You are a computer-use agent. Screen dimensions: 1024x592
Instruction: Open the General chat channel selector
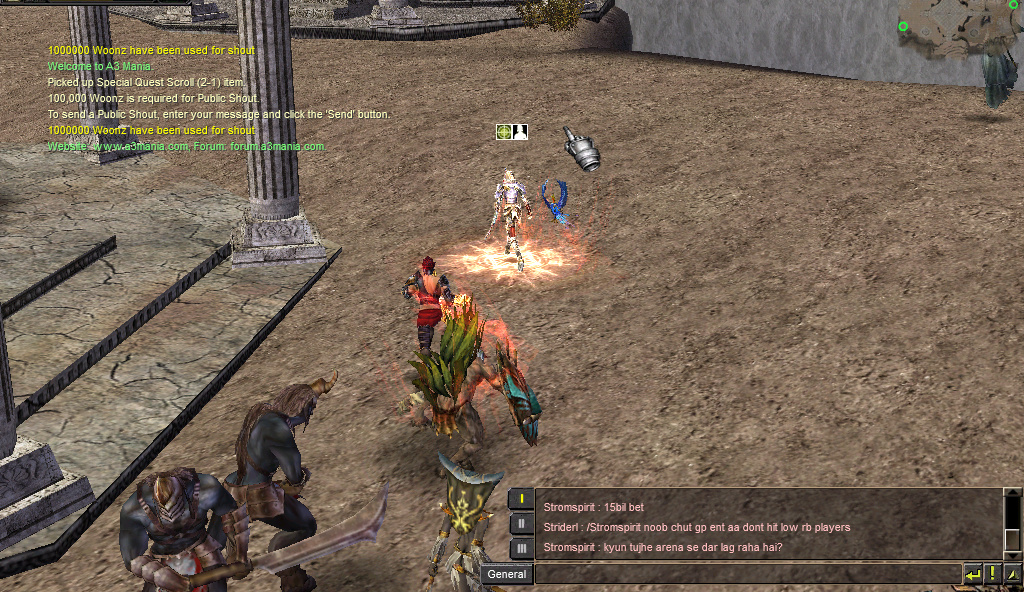pos(507,574)
